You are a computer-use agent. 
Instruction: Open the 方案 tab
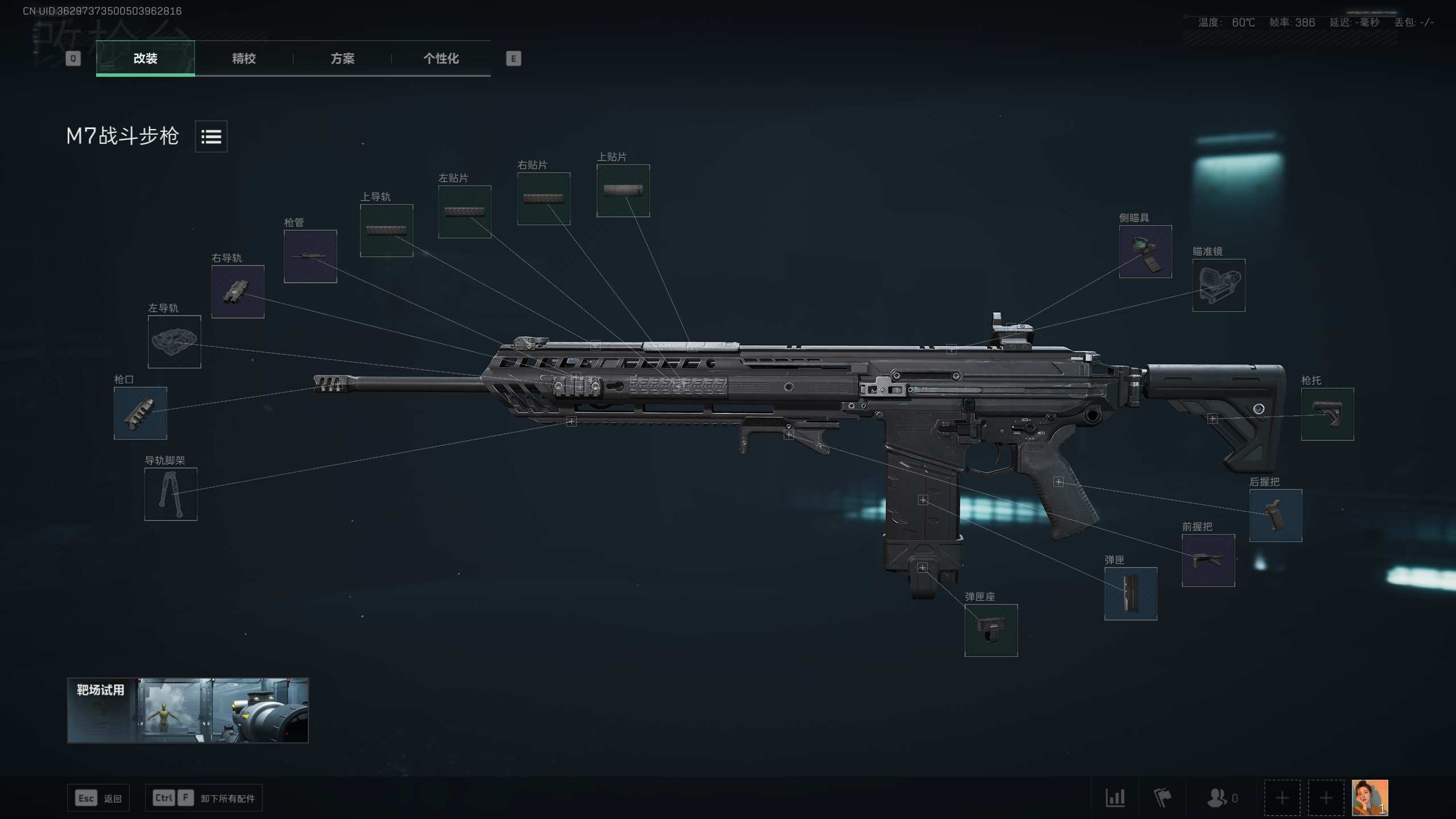pos(342,58)
